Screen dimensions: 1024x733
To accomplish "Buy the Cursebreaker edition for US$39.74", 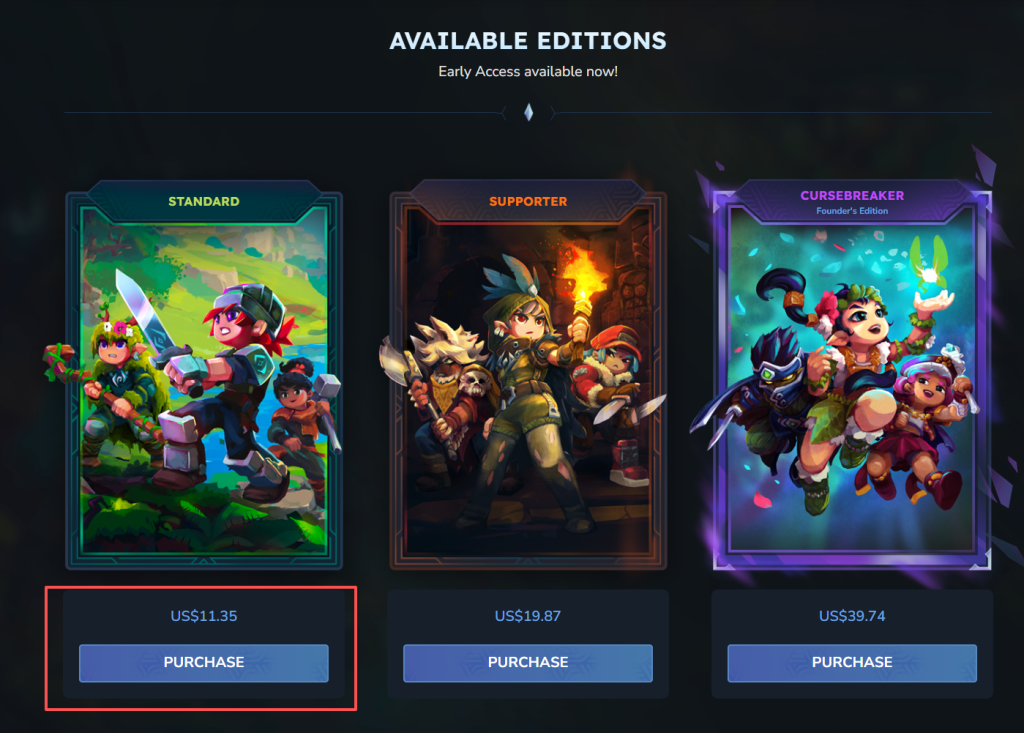I will pyautogui.click(x=852, y=663).
